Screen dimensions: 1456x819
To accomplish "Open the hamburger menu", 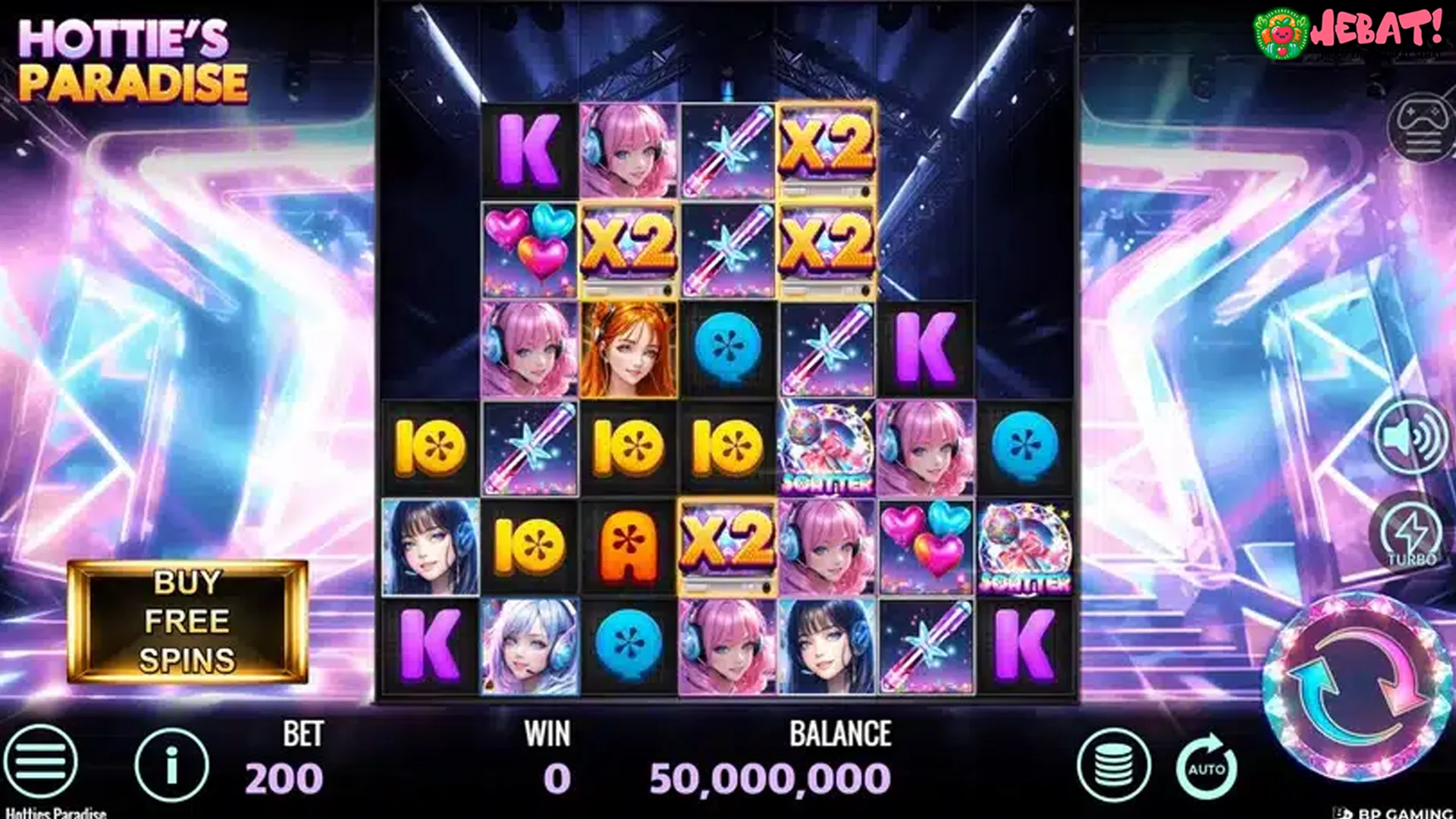I will (x=40, y=762).
